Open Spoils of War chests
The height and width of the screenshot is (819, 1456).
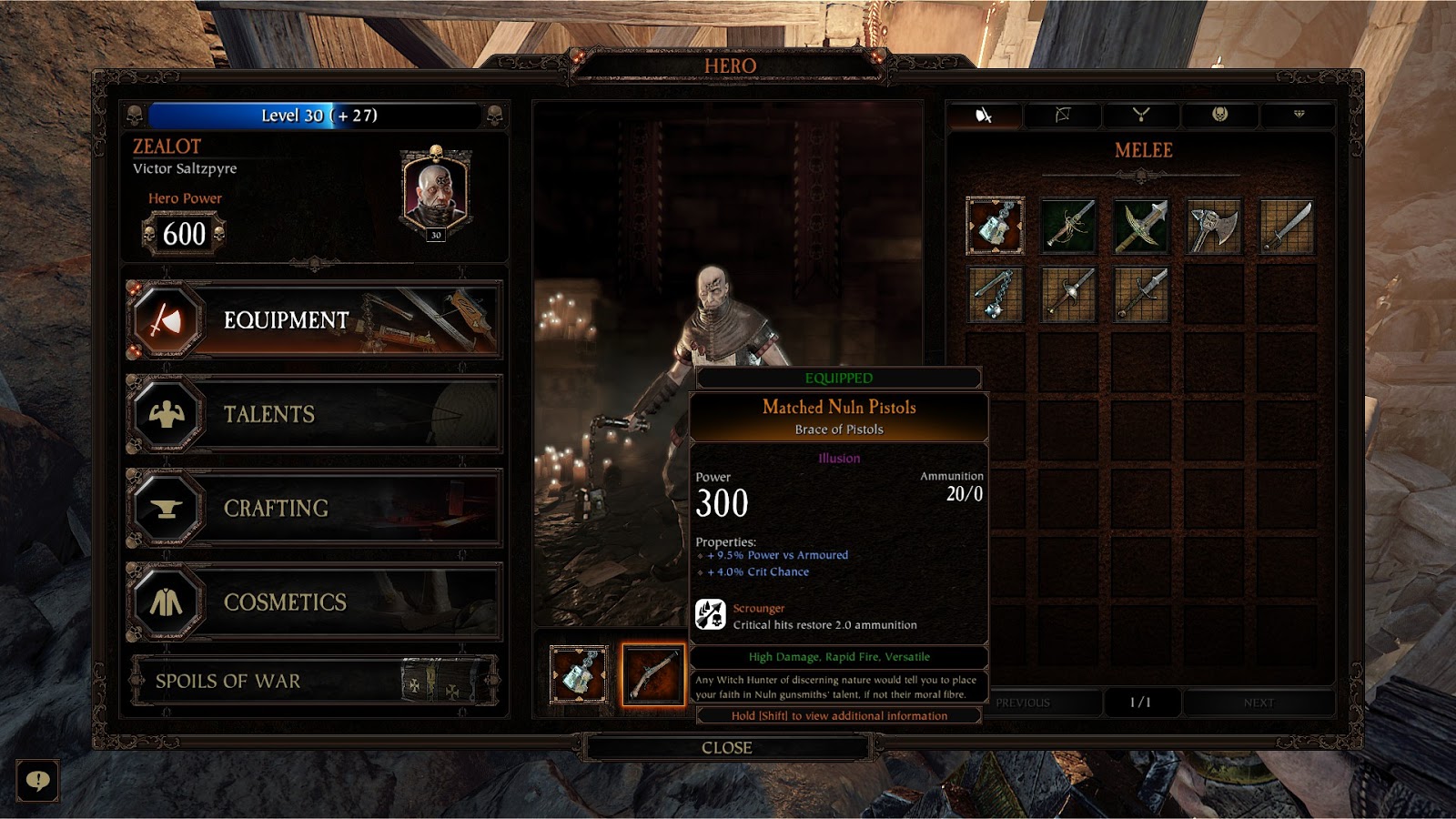point(314,681)
